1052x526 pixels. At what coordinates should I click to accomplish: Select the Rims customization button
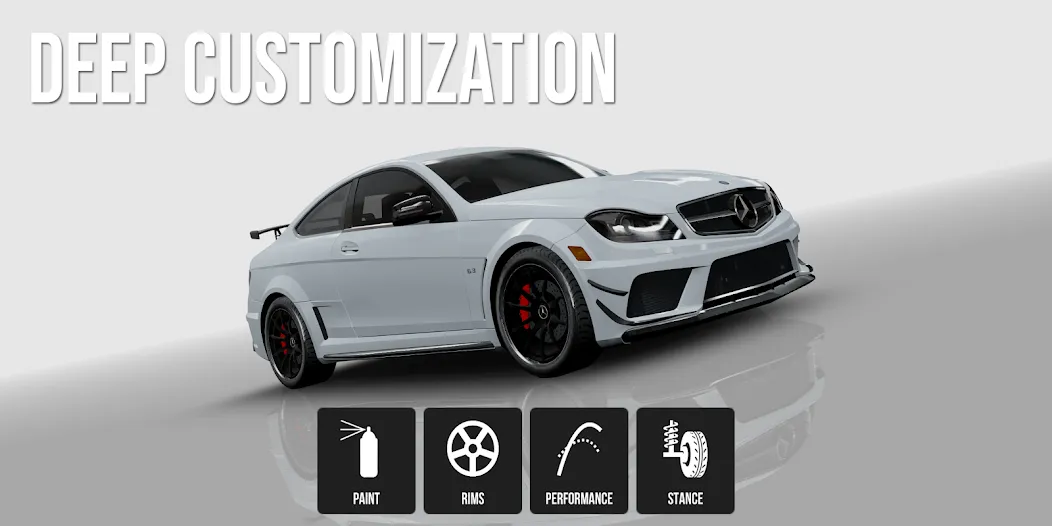[473, 460]
